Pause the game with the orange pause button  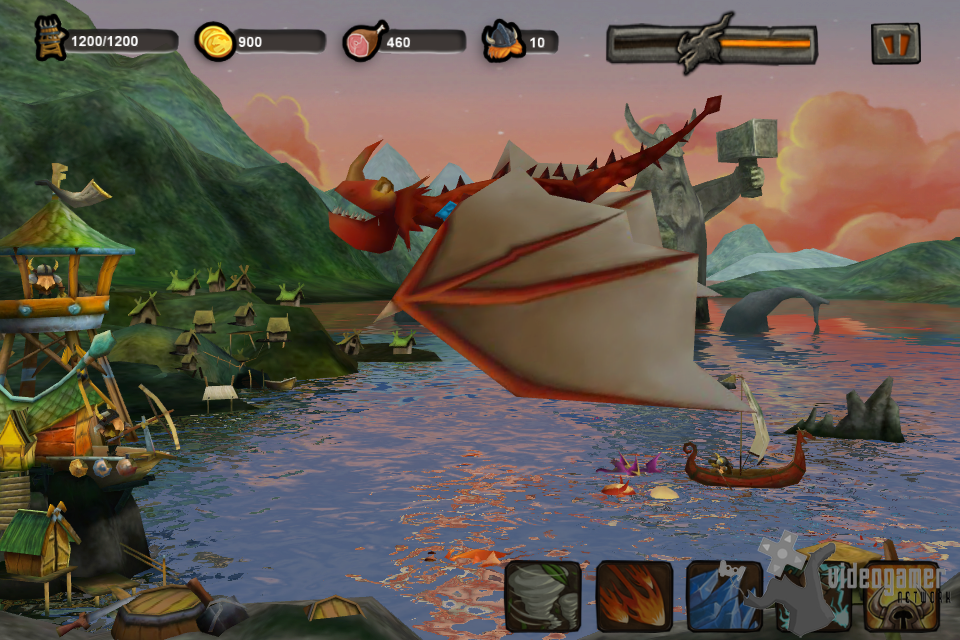click(x=895, y=43)
